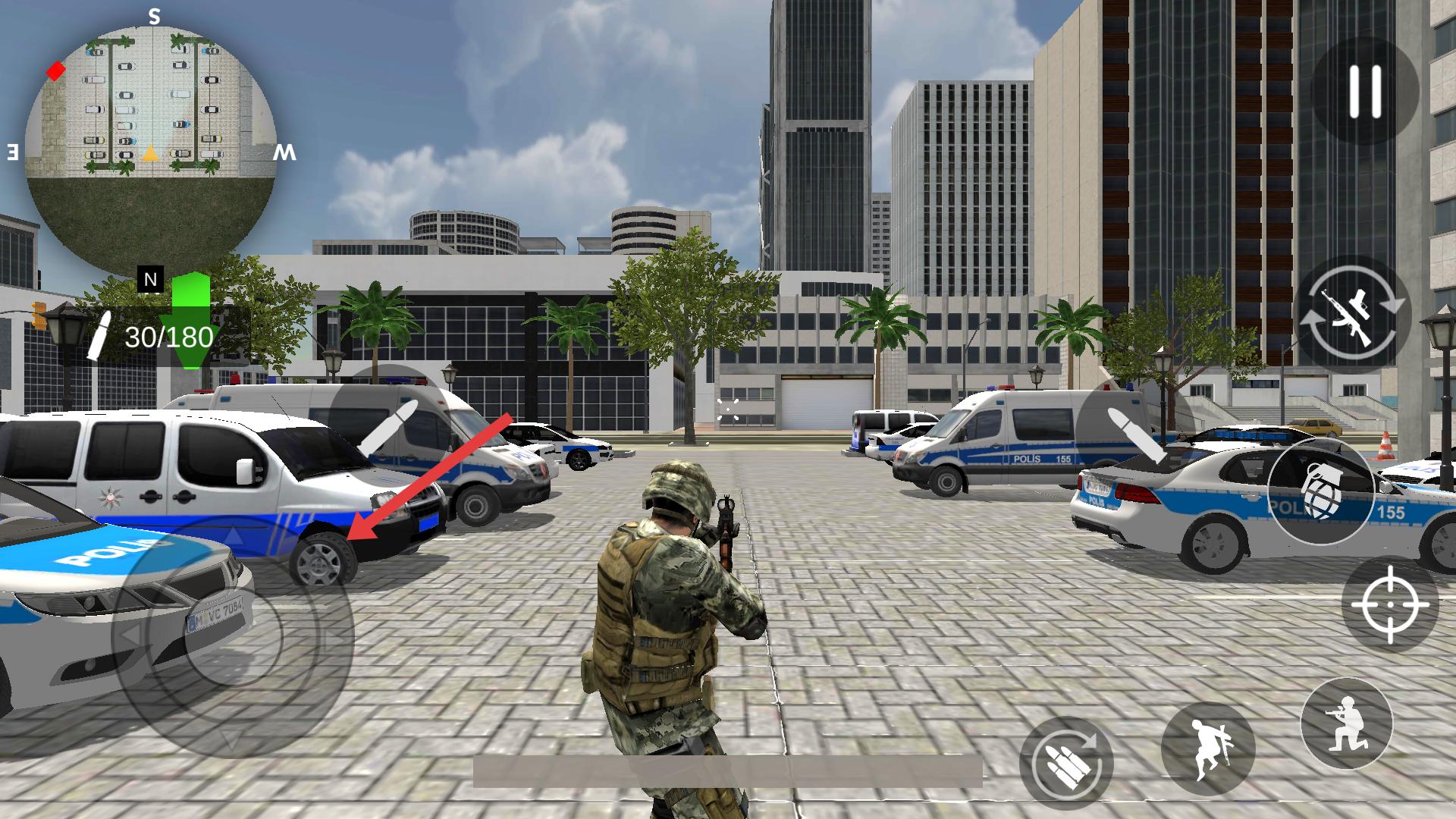The image size is (1456, 819).
Task: Tap the running soldier action button
Action: click(1208, 748)
